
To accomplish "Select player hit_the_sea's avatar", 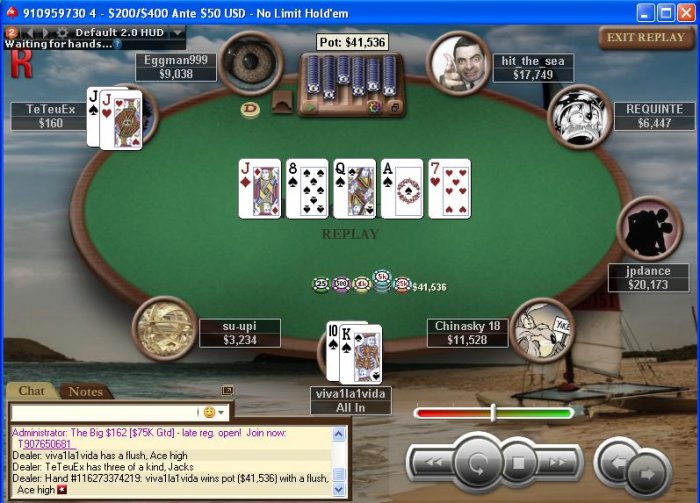I will [457, 62].
